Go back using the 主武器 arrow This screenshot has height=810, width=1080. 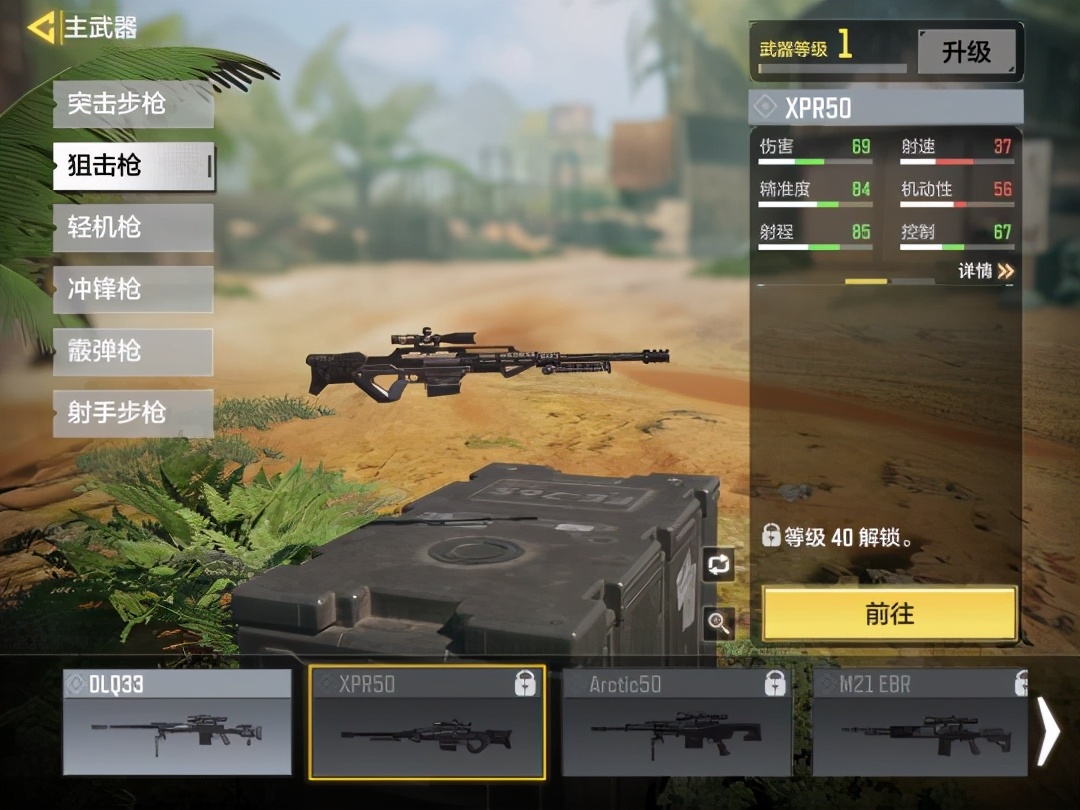[x=42, y=27]
